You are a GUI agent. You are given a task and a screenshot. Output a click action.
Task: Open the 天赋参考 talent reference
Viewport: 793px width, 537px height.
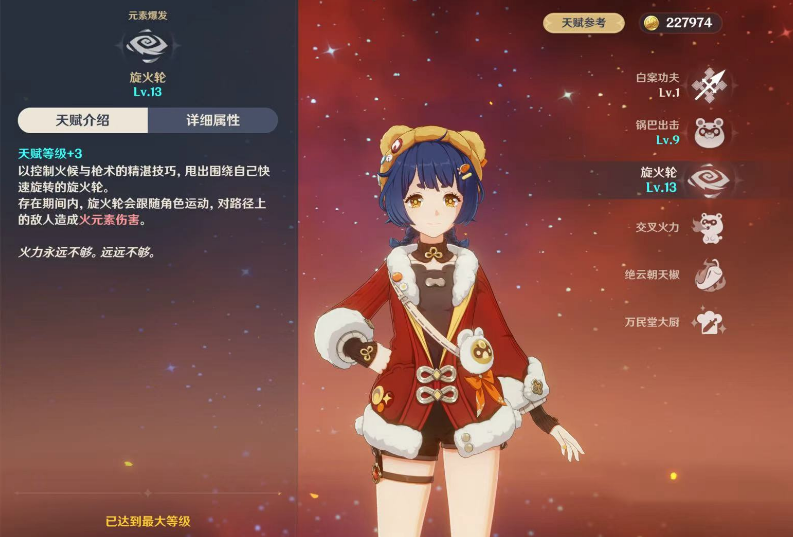[584, 23]
